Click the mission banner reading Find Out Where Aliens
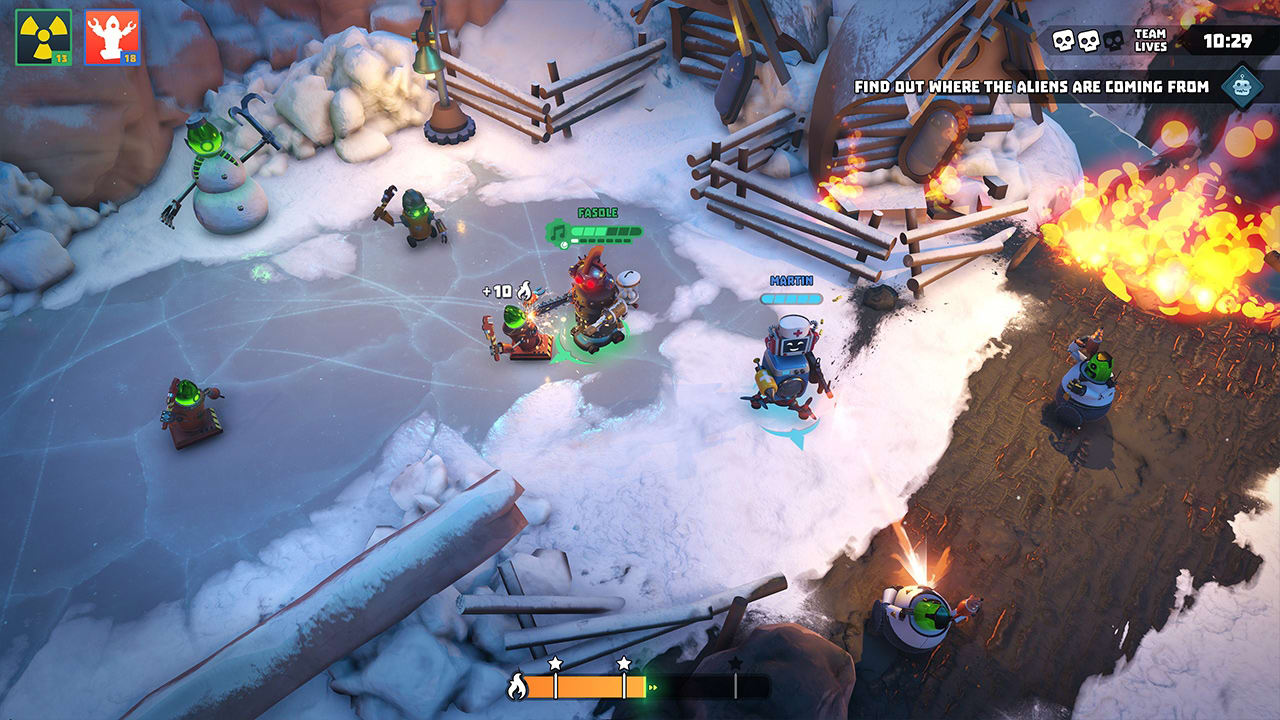Viewport: 1280px width, 720px height. tap(1036, 87)
